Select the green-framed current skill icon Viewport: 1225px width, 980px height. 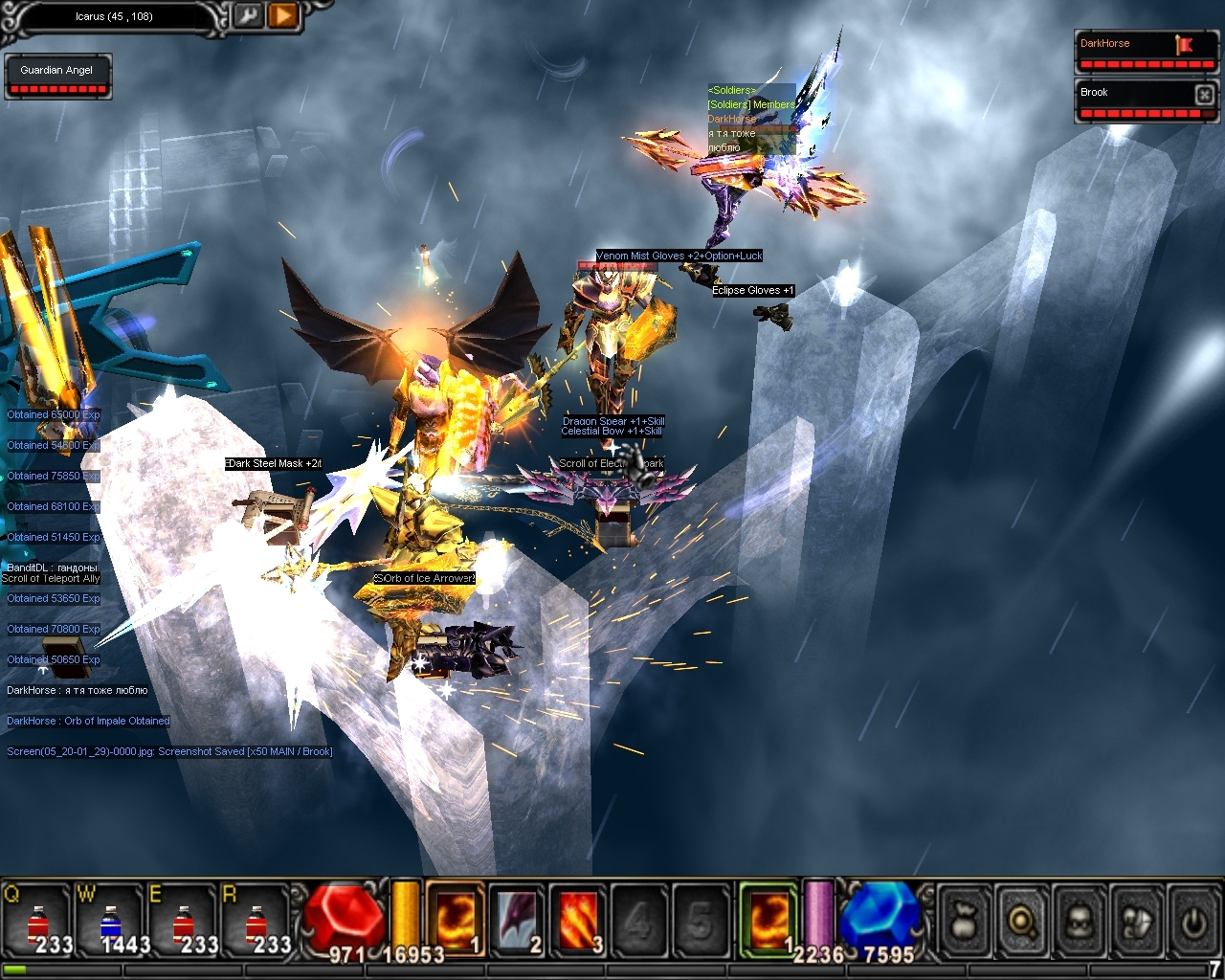pos(768,920)
